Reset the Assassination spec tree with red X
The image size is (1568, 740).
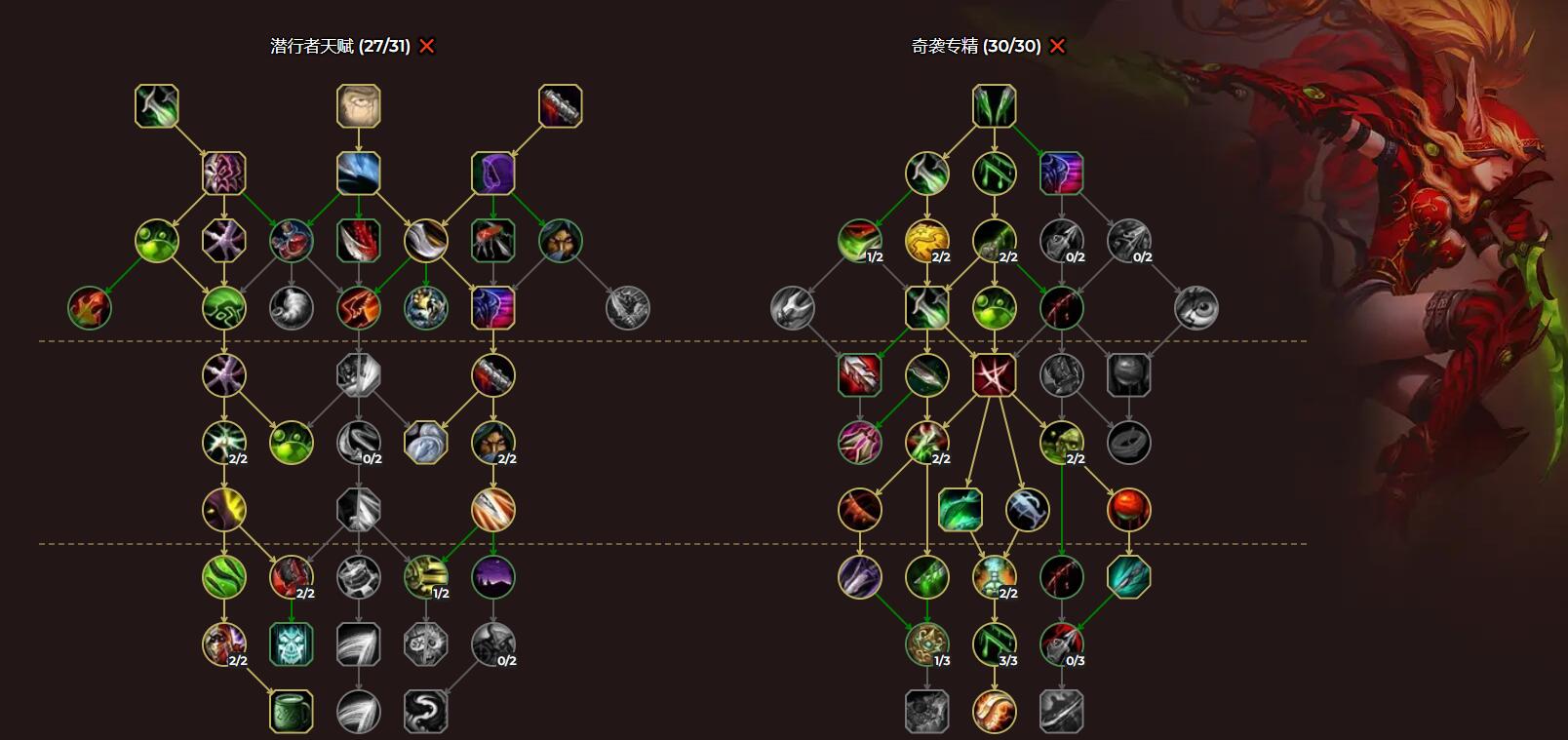[1057, 46]
